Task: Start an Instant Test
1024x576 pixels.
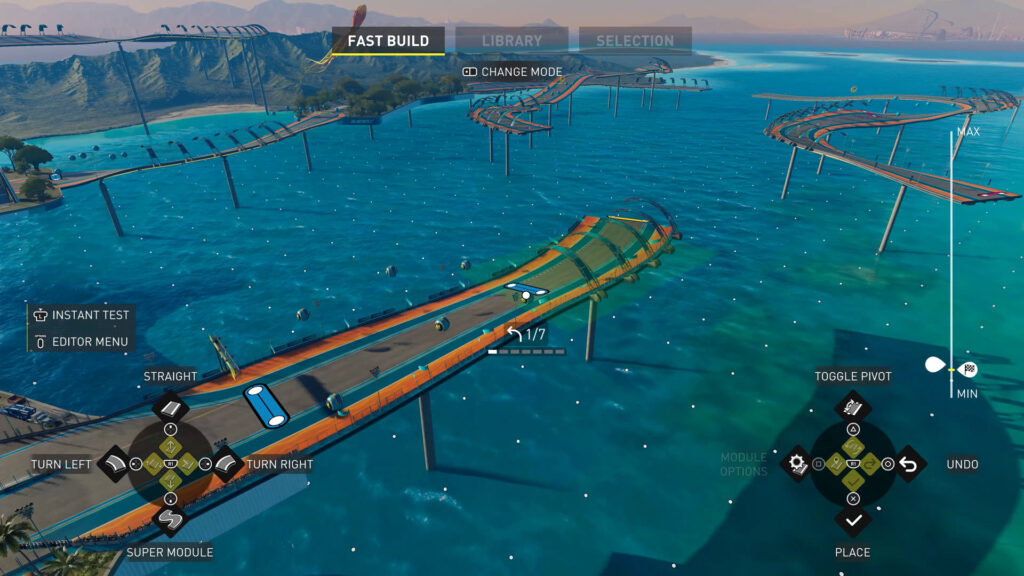Action: click(x=81, y=314)
